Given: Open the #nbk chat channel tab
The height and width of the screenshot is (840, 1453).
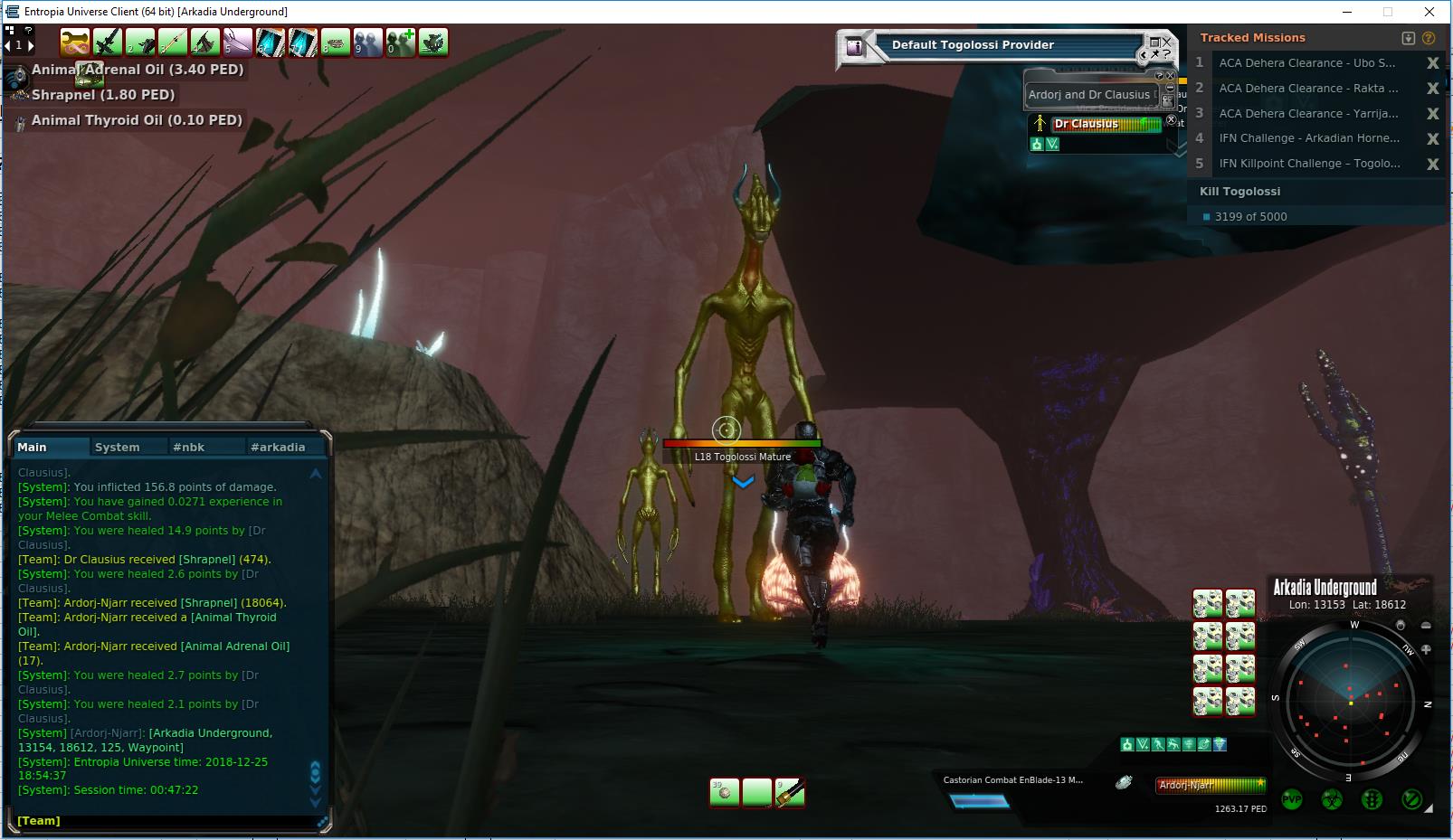Looking at the screenshot, I should [189, 447].
